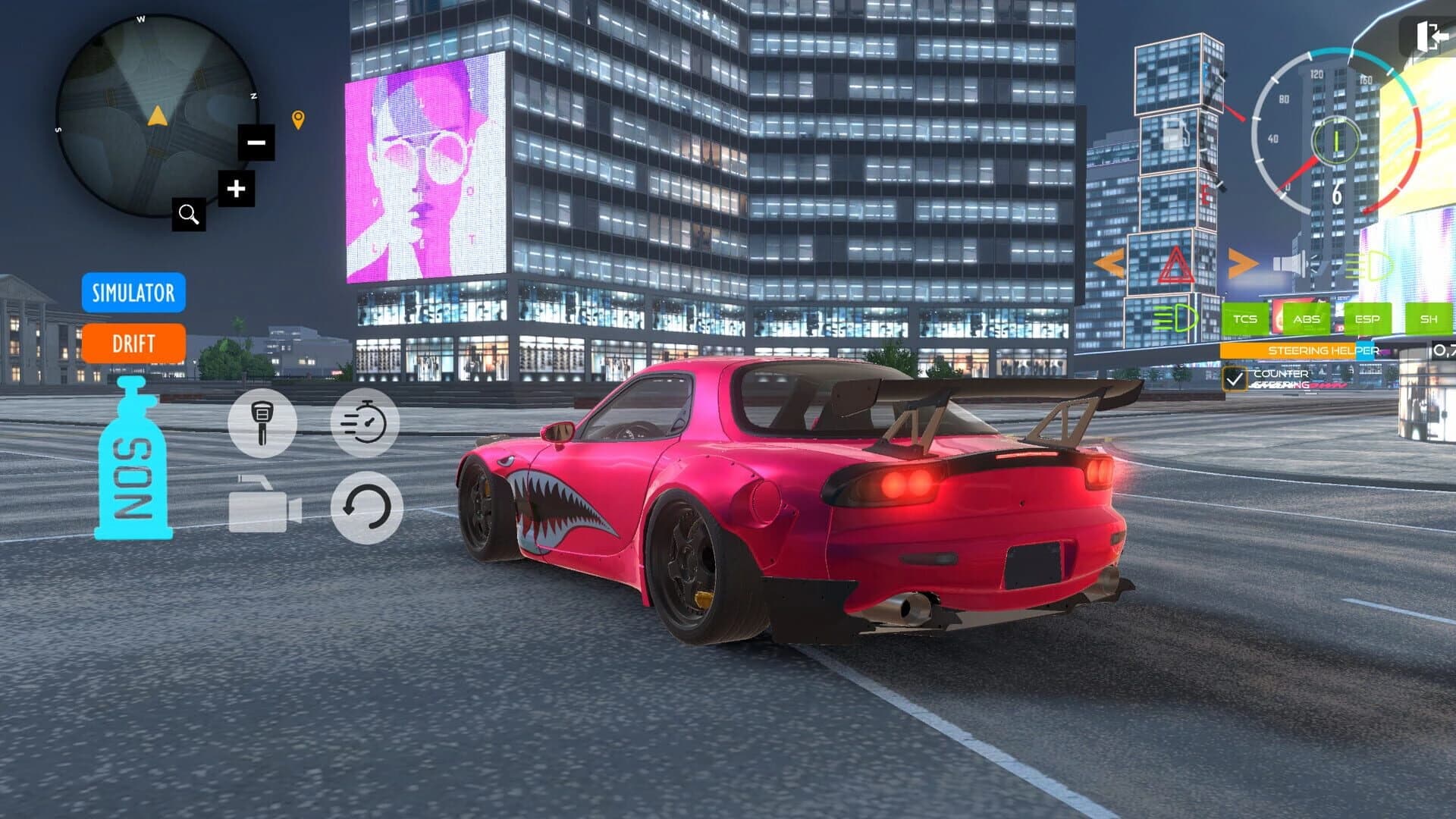Toggle the ESP stability control
Viewport: 1456px width, 819px height.
[1367, 319]
